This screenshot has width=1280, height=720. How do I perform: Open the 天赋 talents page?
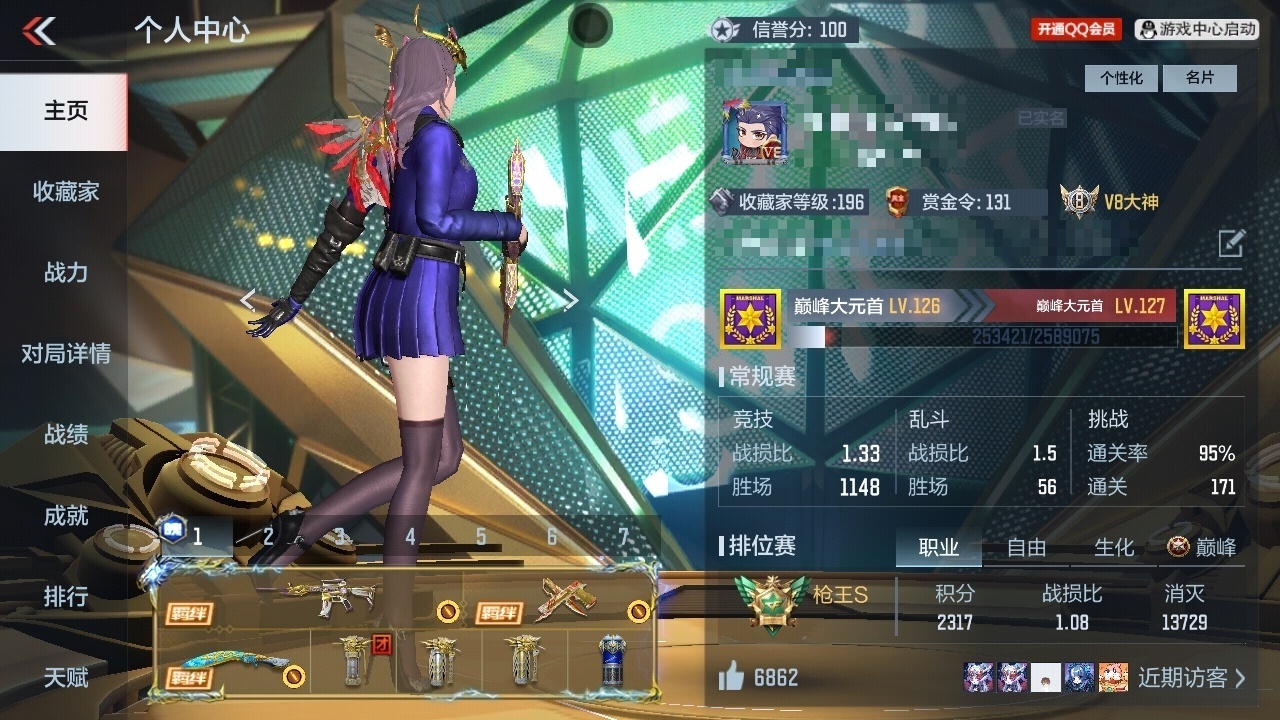[65, 678]
